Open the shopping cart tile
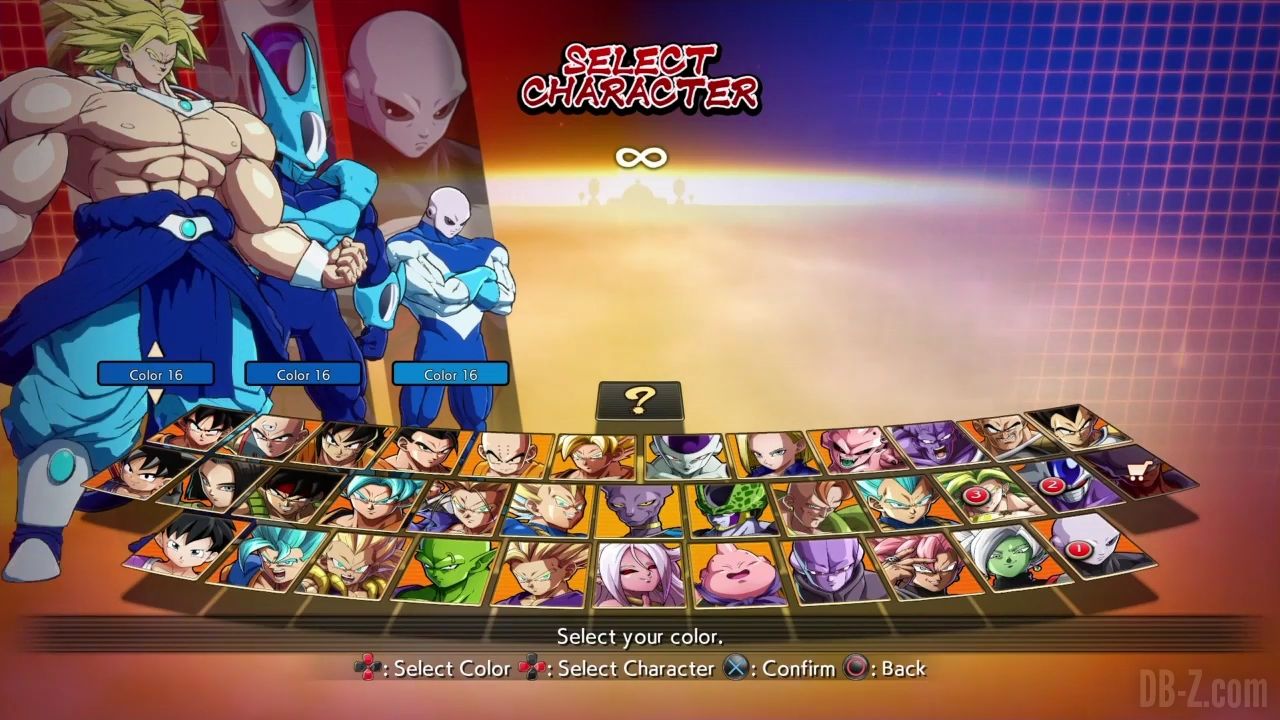The height and width of the screenshot is (720, 1280). (1140, 468)
